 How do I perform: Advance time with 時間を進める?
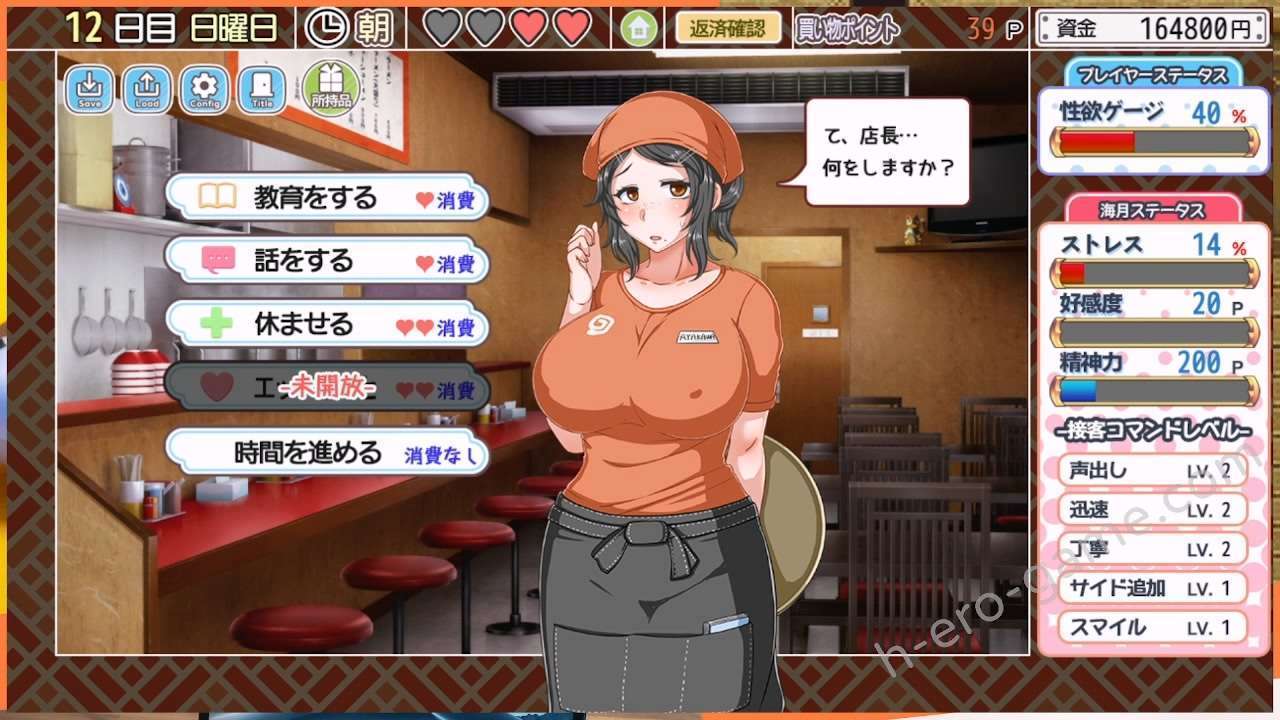[327, 453]
